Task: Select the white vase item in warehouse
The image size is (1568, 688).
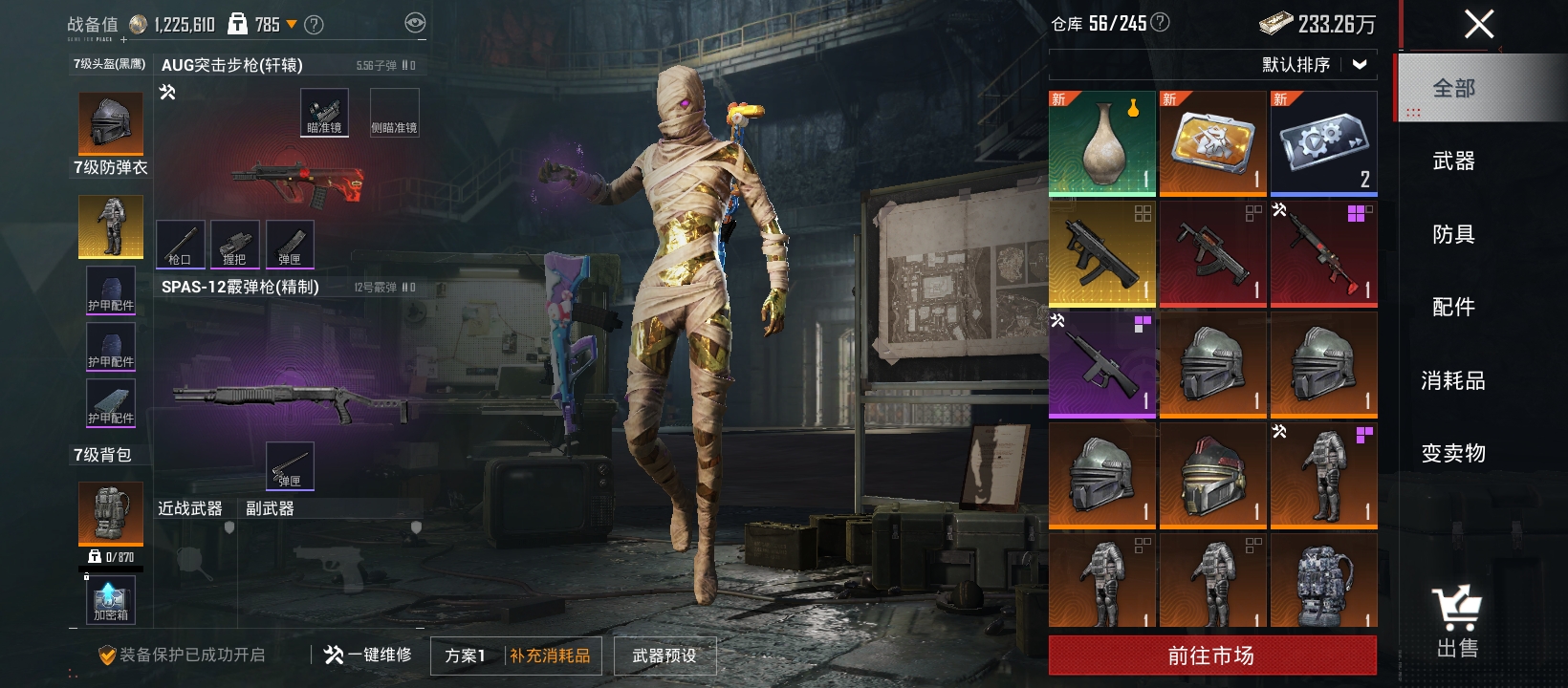Action: pos(1102,143)
